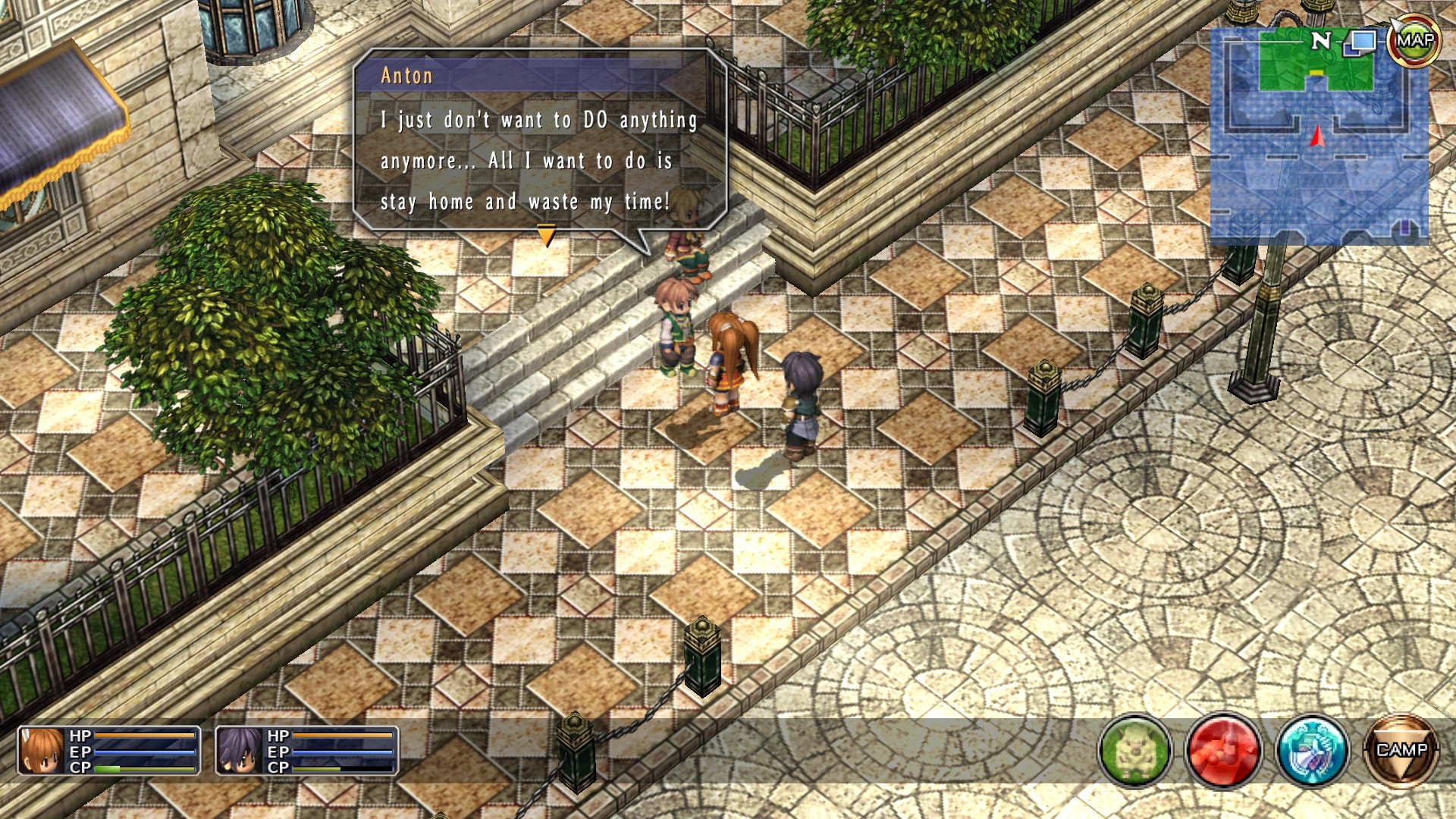
Task: Select the orange-haired girl's party portrait
Action: pos(42,751)
